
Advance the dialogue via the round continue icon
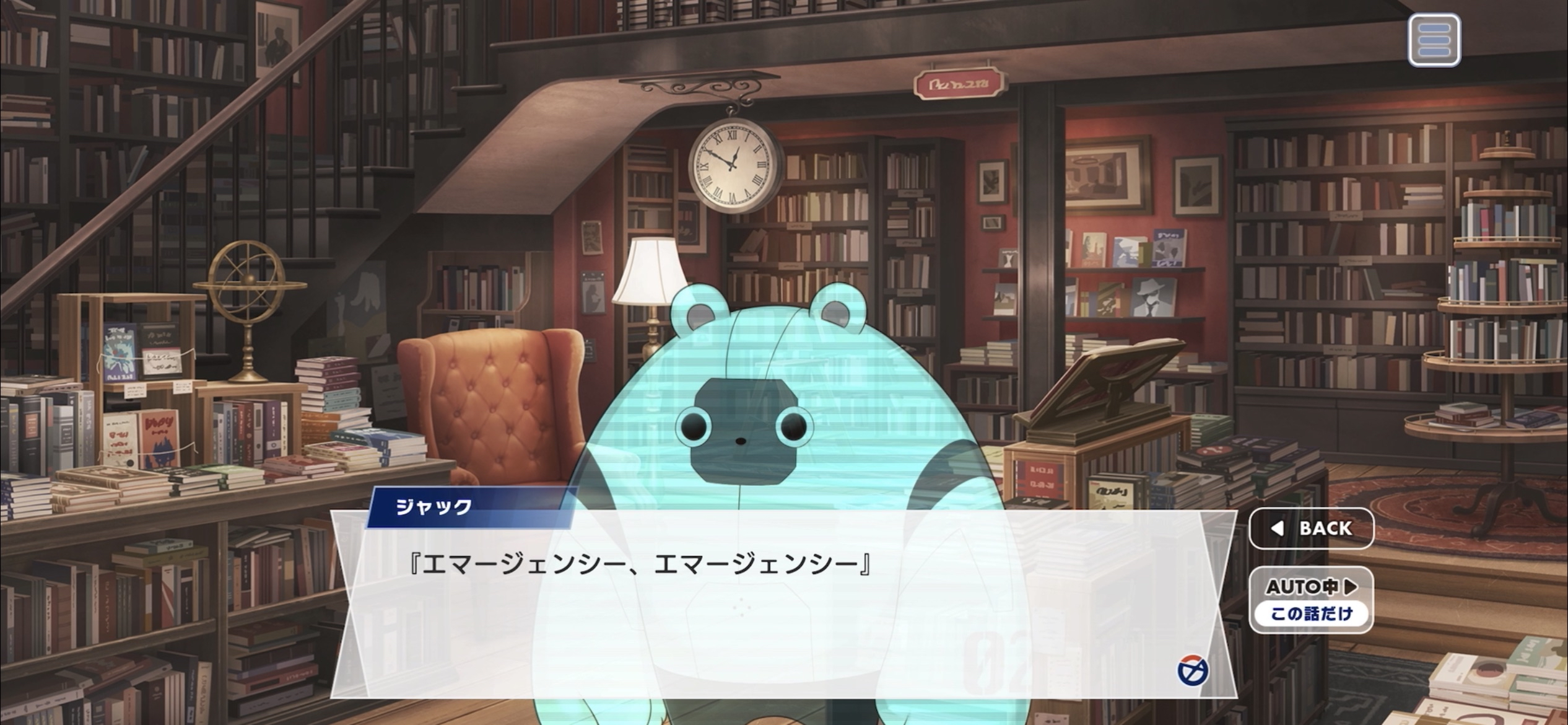click(1192, 671)
